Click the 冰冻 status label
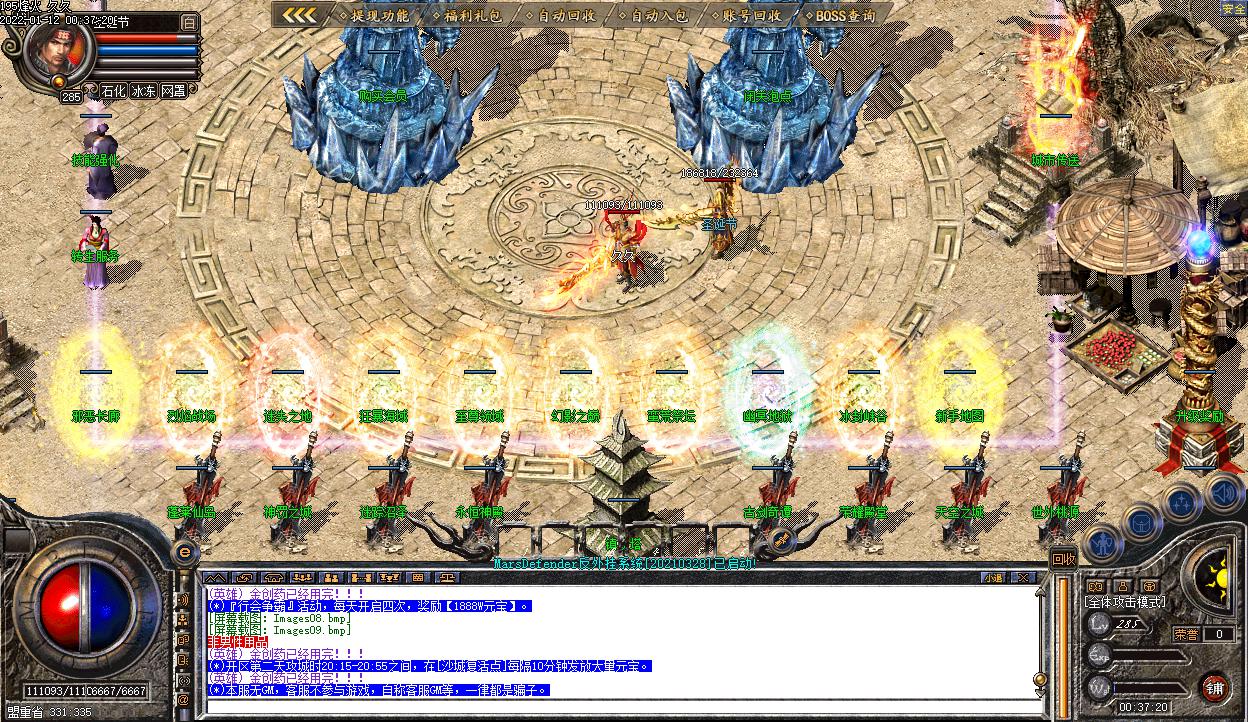The width and height of the screenshot is (1248, 722). click(x=144, y=91)
